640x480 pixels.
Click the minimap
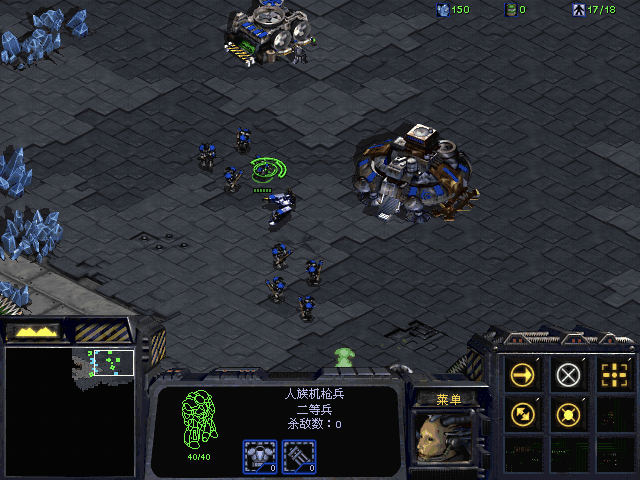point(69,410)
